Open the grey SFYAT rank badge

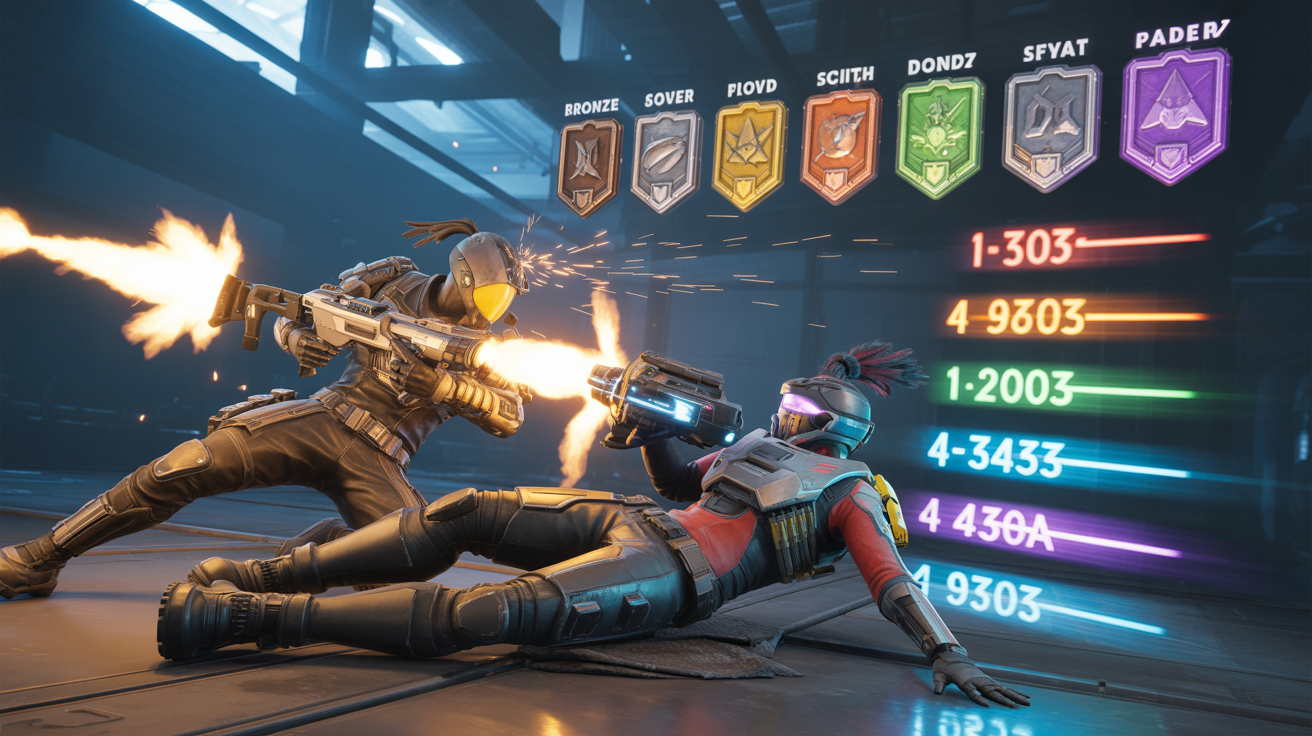point(1050,128)
